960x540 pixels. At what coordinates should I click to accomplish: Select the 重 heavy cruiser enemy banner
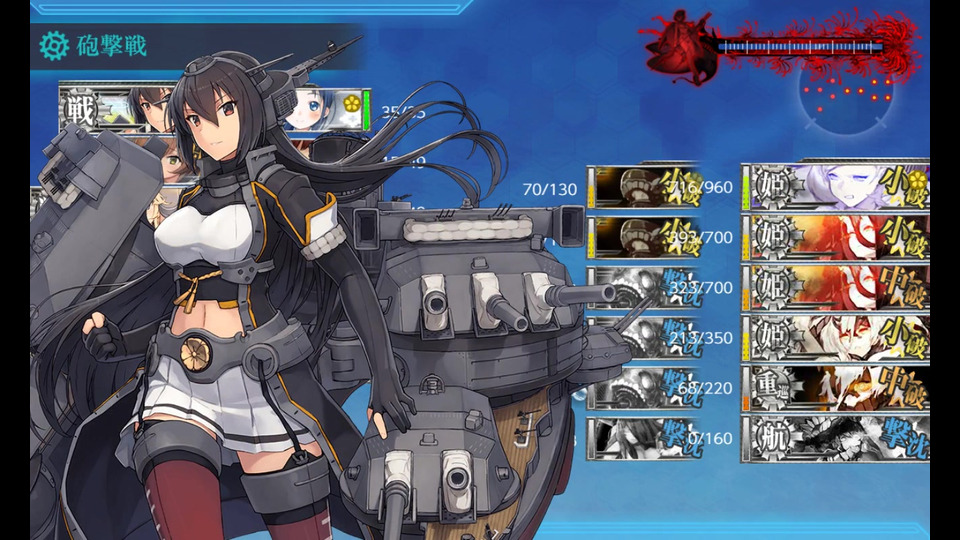pyautogui.click(x=835, y=389)
